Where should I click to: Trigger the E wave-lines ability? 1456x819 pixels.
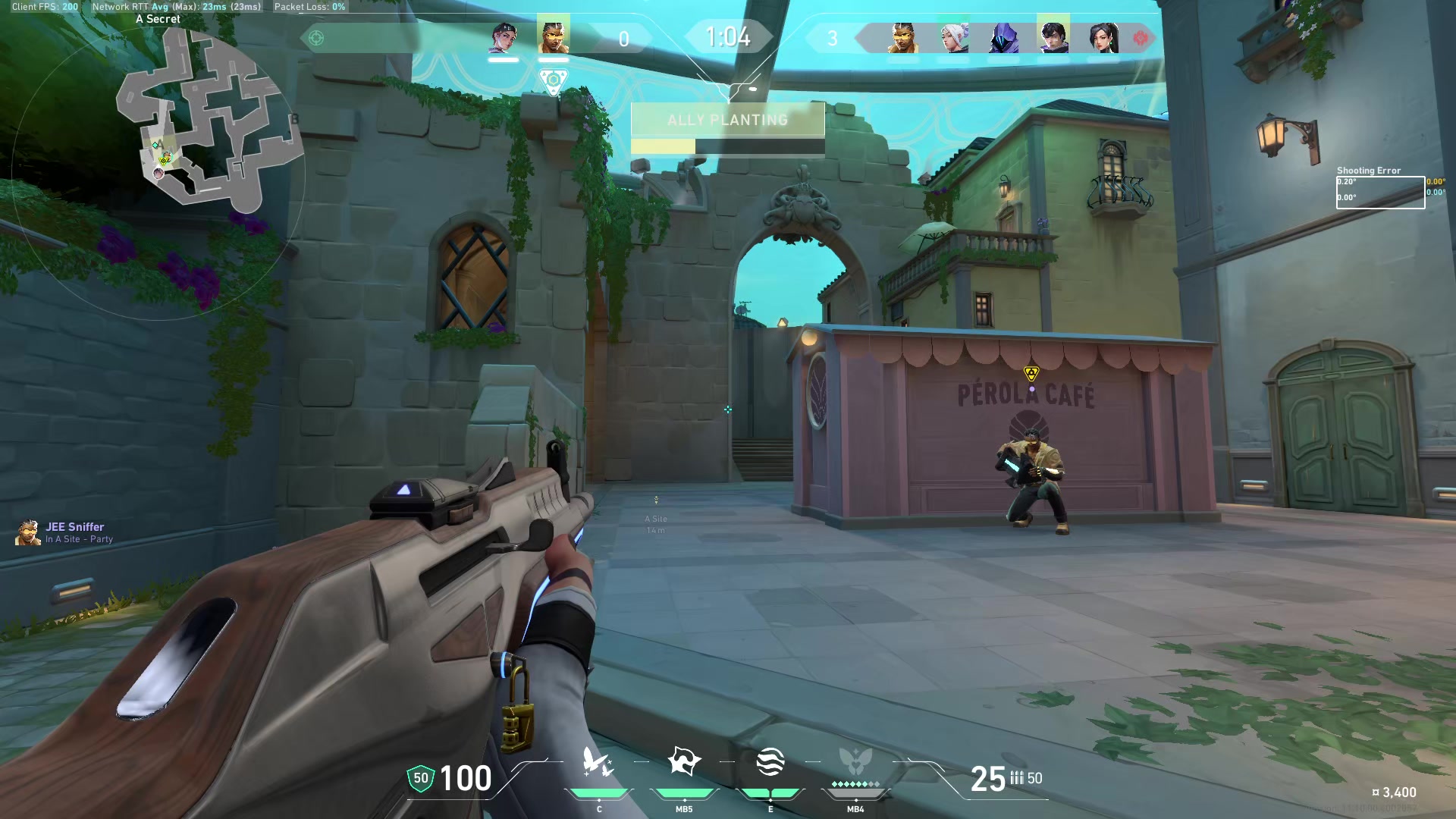click(x=770, y=763)
